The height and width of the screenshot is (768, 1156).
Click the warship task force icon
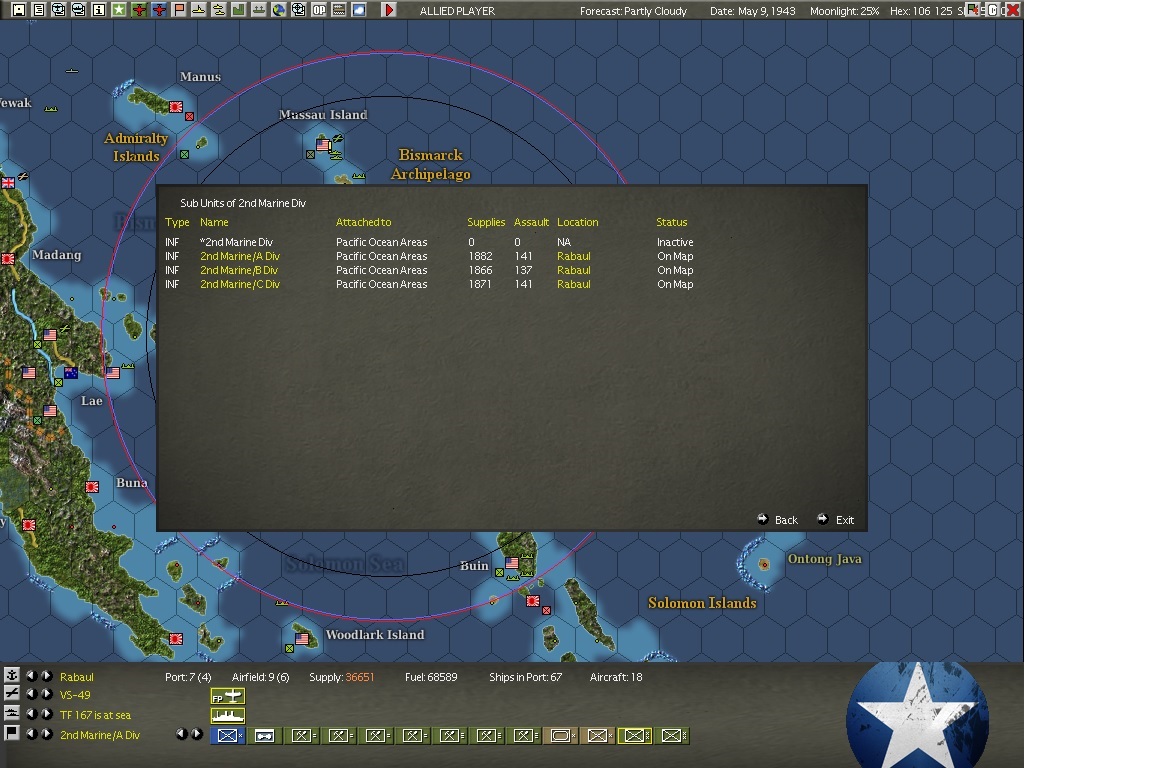227,716
